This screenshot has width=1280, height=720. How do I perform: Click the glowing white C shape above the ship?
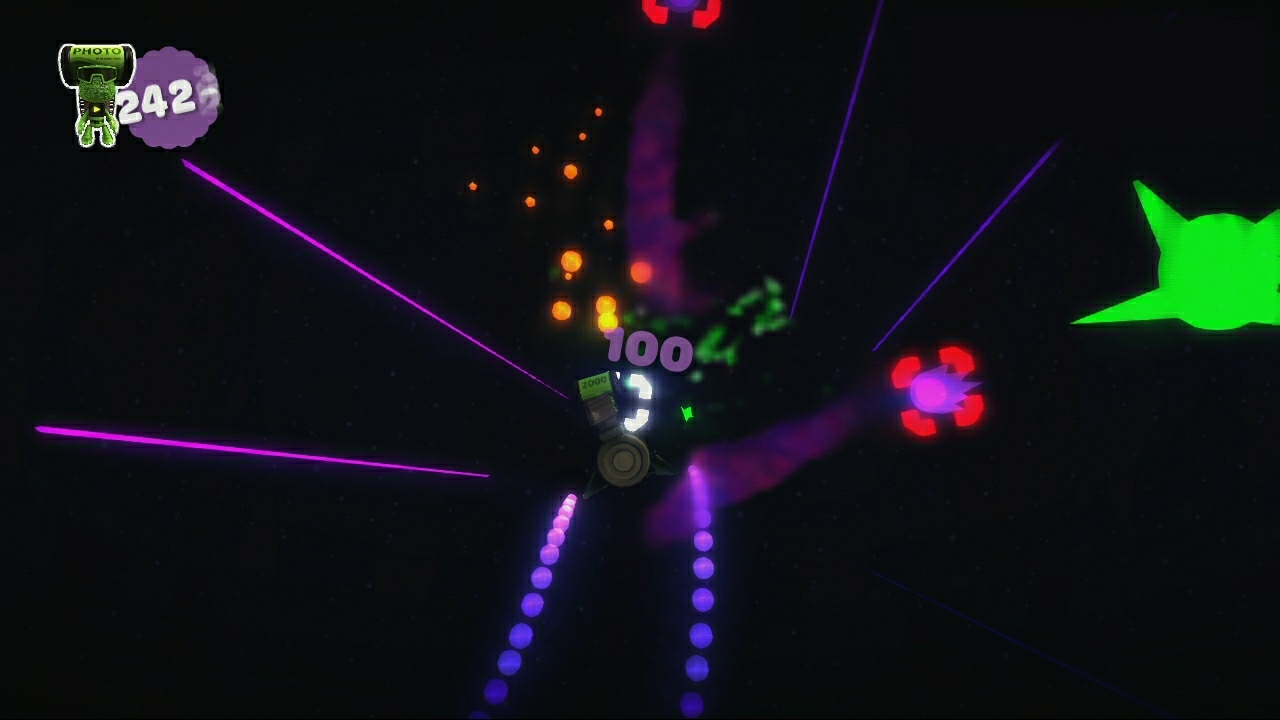pos(638,400)
